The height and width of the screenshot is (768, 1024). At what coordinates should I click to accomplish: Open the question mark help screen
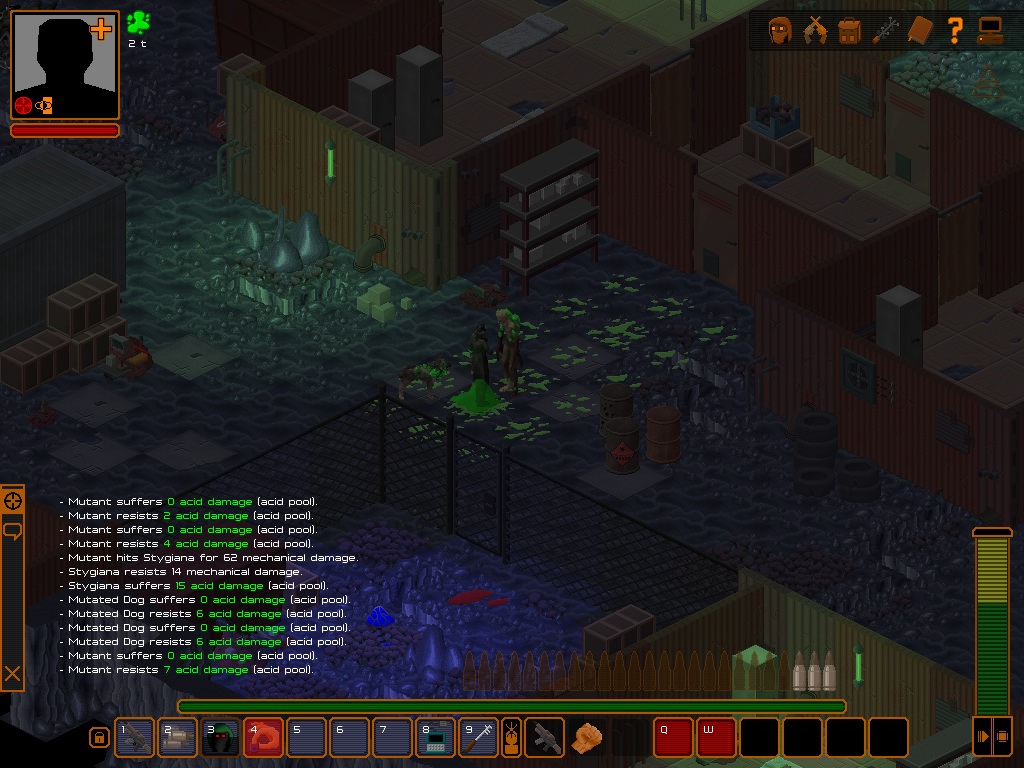[x=955, y=31]
